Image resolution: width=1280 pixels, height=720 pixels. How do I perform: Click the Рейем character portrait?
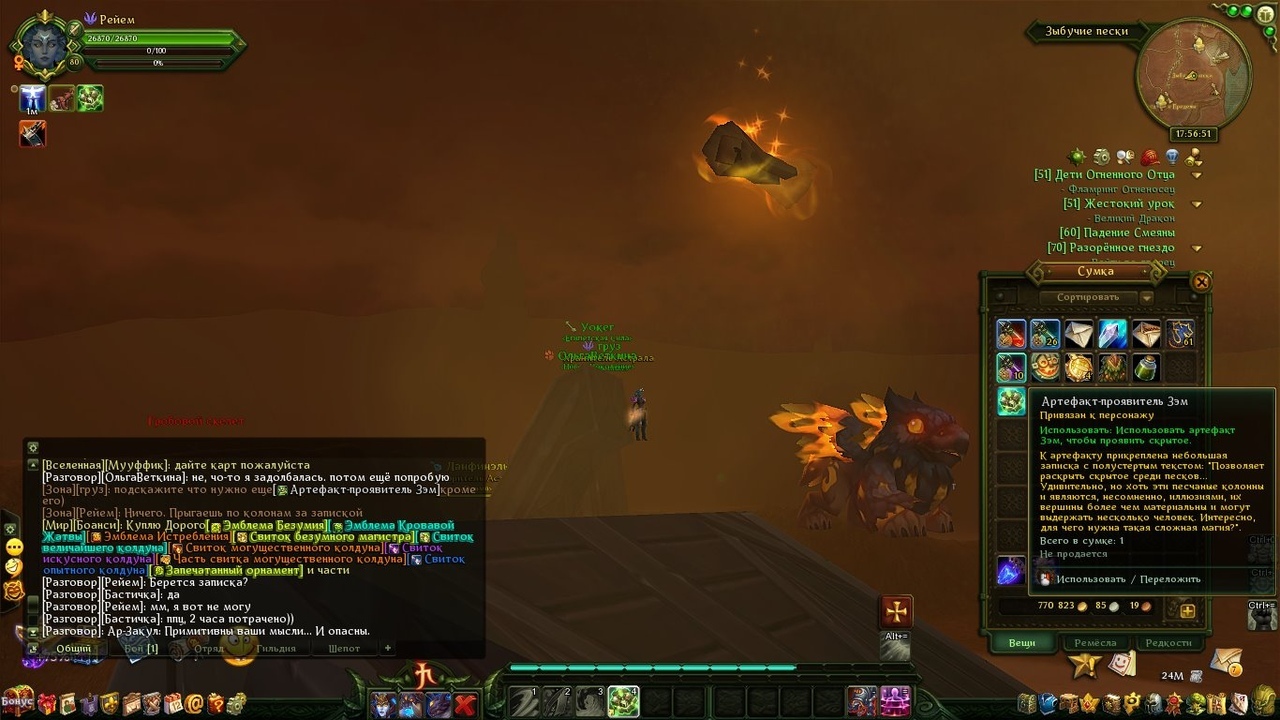[42, 43]
